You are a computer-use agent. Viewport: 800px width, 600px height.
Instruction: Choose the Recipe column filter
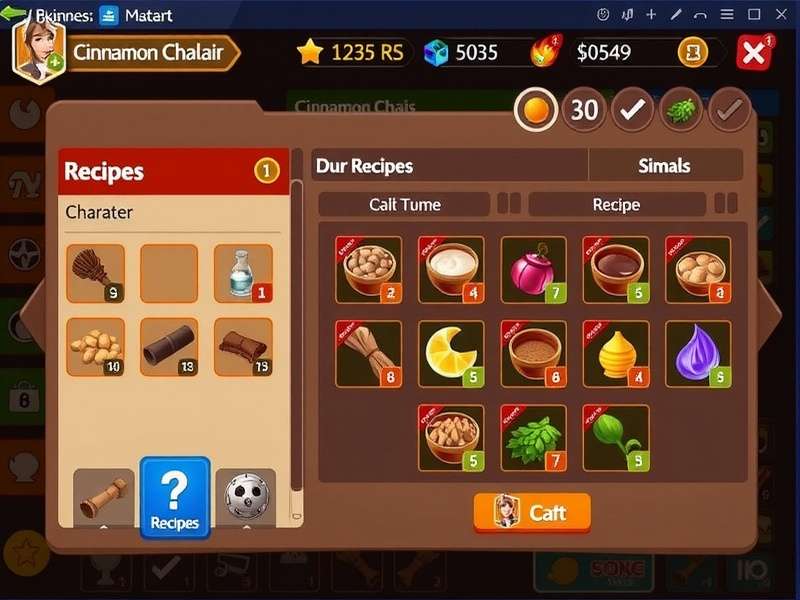click(616, 204)
